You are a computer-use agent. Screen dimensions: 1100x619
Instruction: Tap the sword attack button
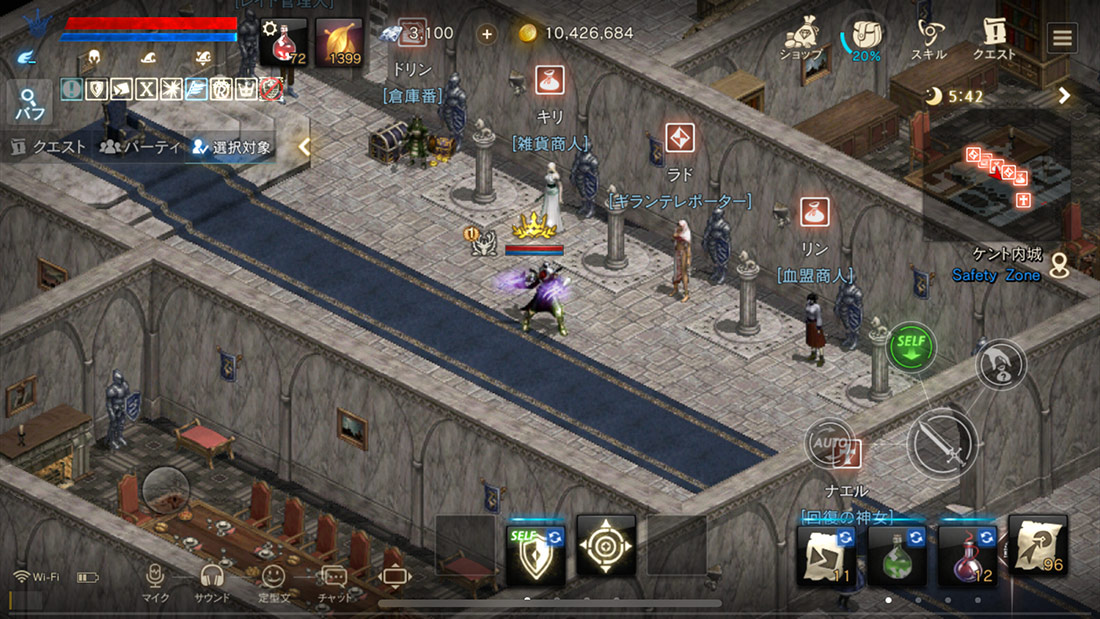(x=942, y=441)
